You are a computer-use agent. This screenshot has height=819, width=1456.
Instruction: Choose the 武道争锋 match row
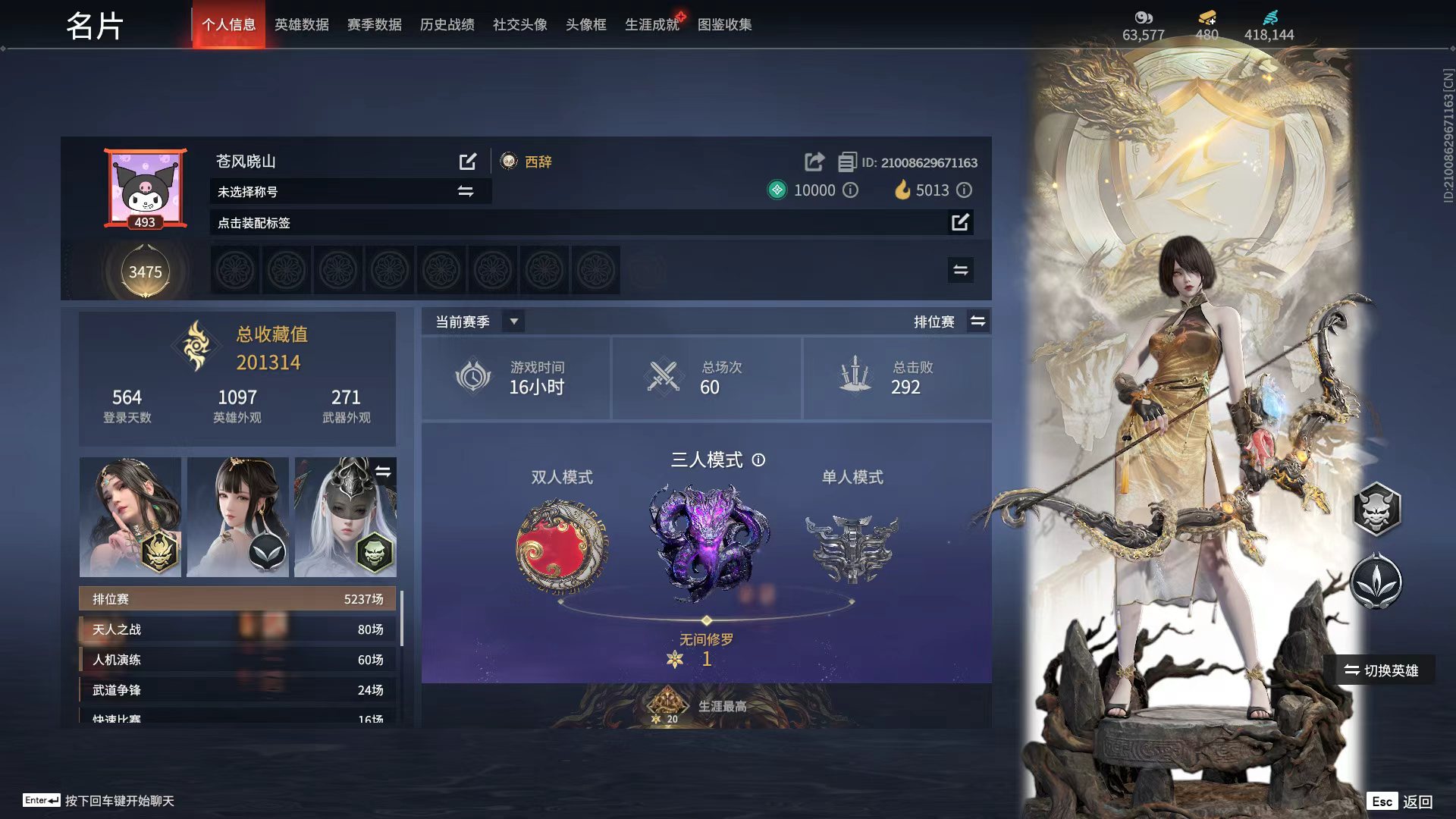(237, 690)
